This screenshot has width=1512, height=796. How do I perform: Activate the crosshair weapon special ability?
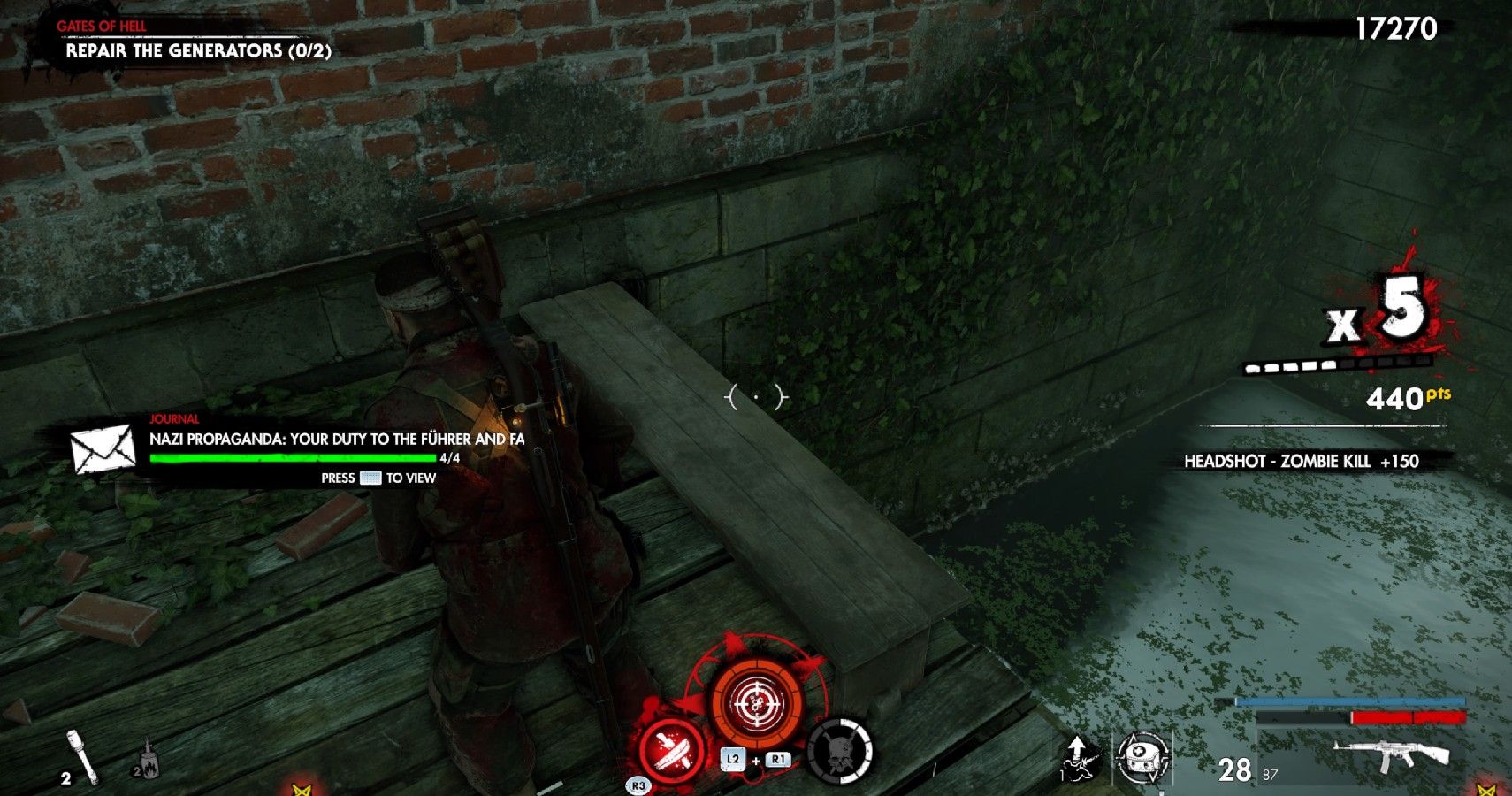point(757,704)
